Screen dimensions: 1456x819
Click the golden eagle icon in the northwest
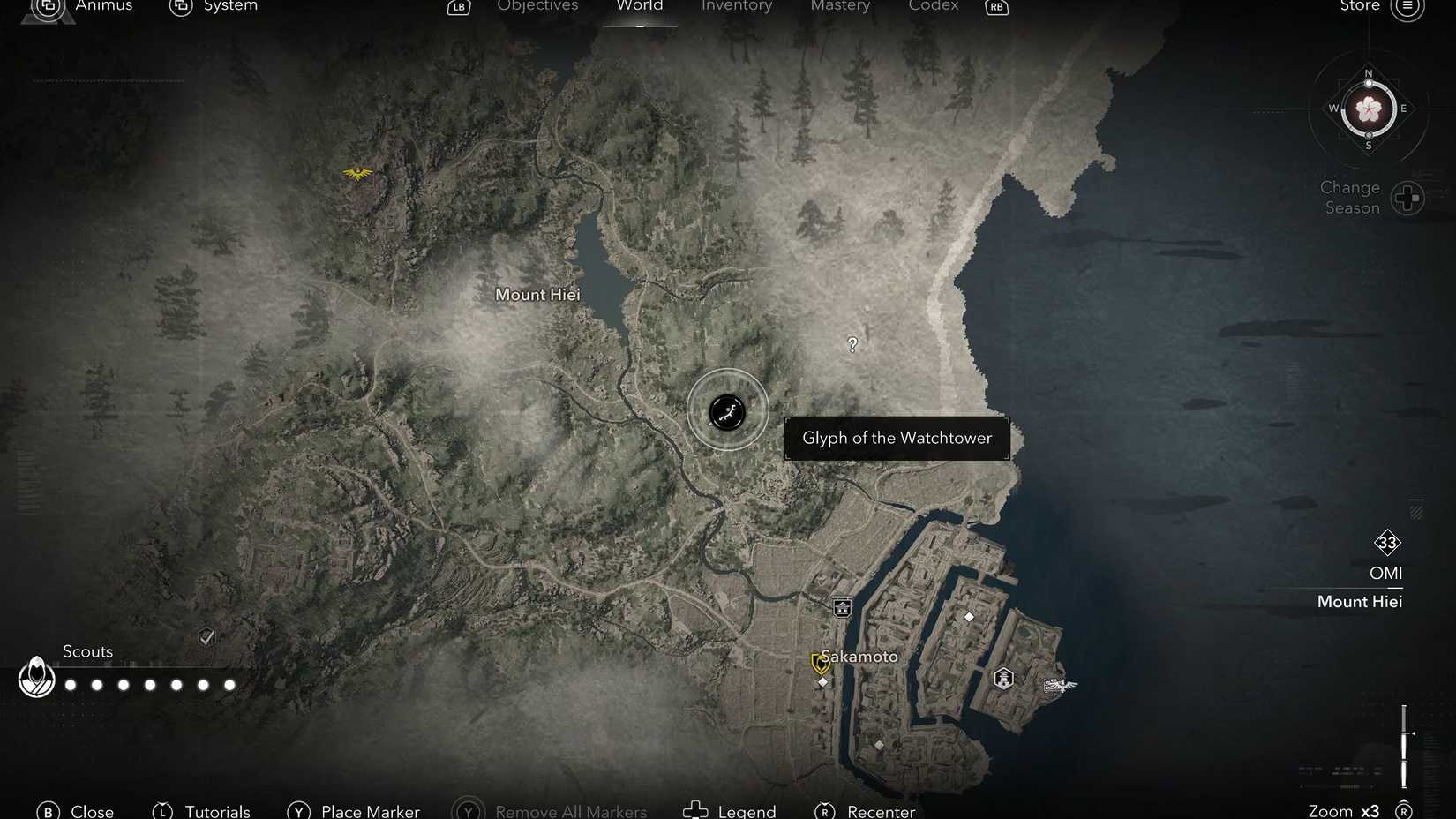(x=356, y=174)
